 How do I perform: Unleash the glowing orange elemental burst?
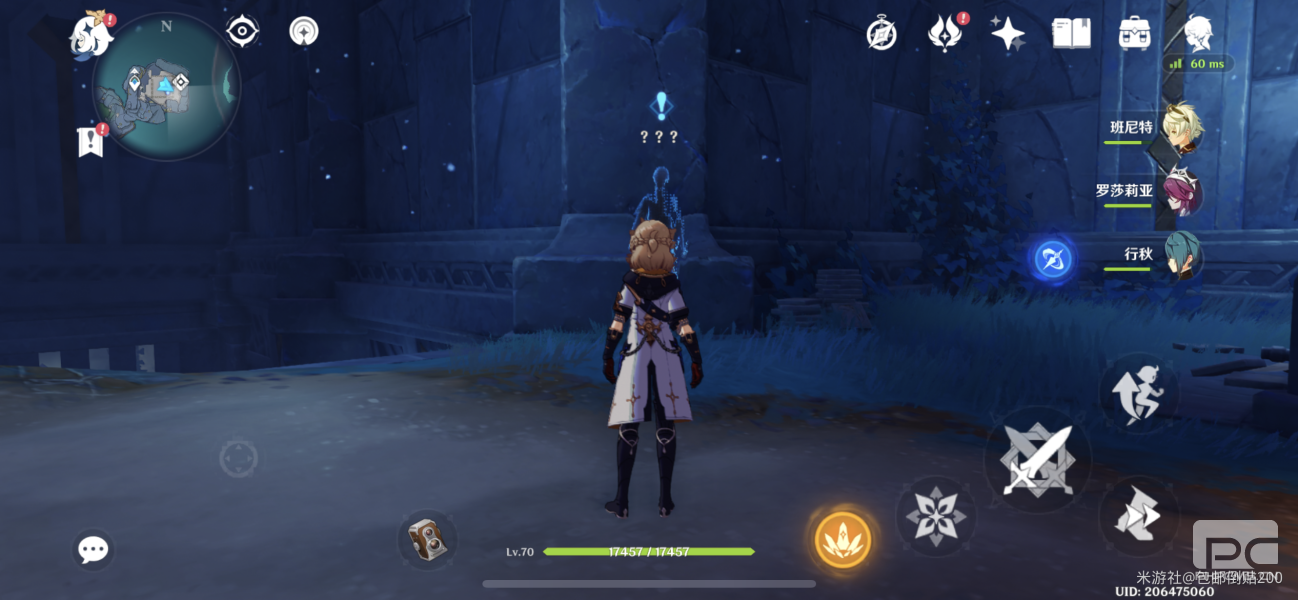(x=842, y=540)
